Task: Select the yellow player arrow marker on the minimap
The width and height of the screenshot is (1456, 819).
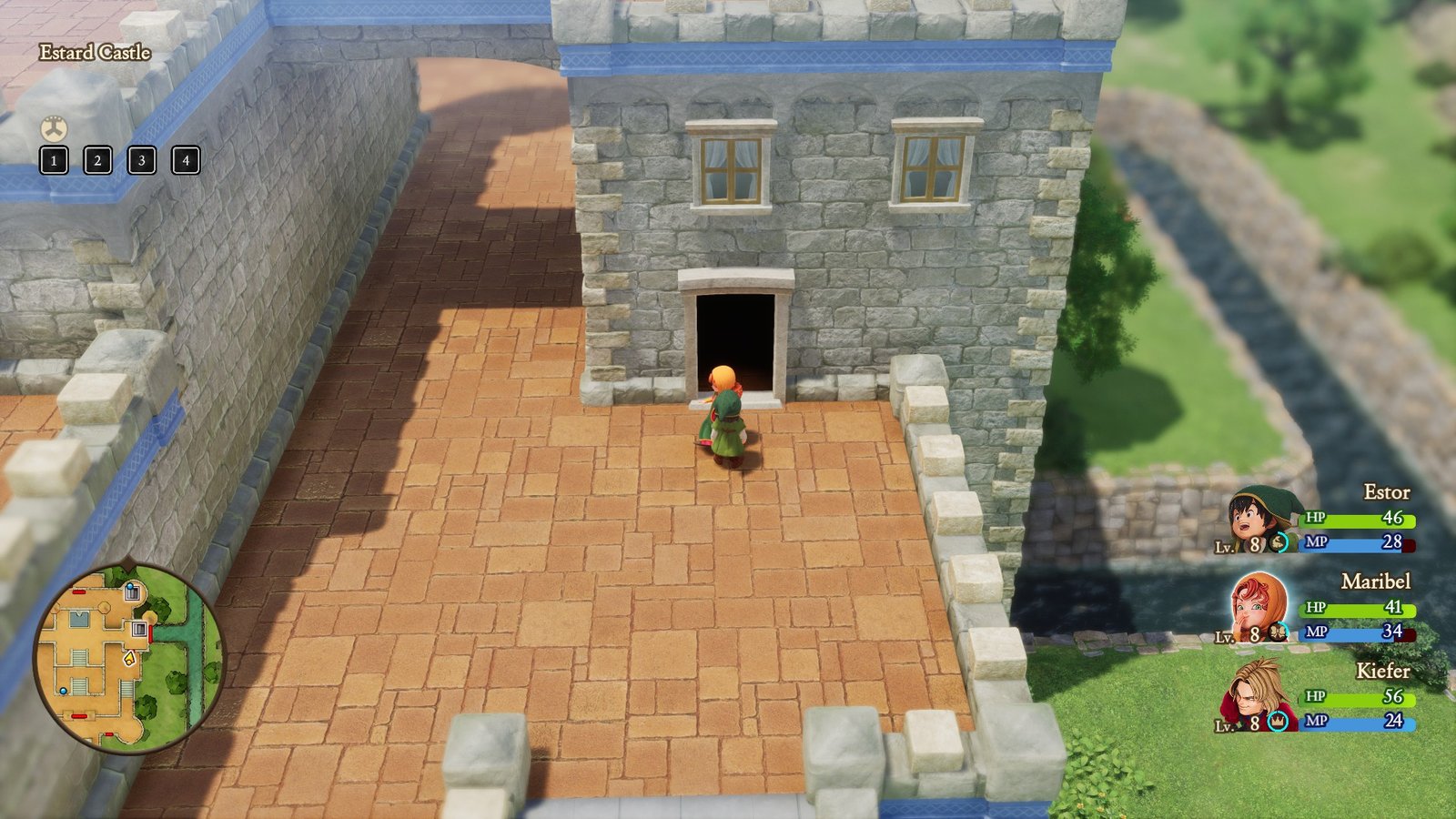Action: click(128, 659)
